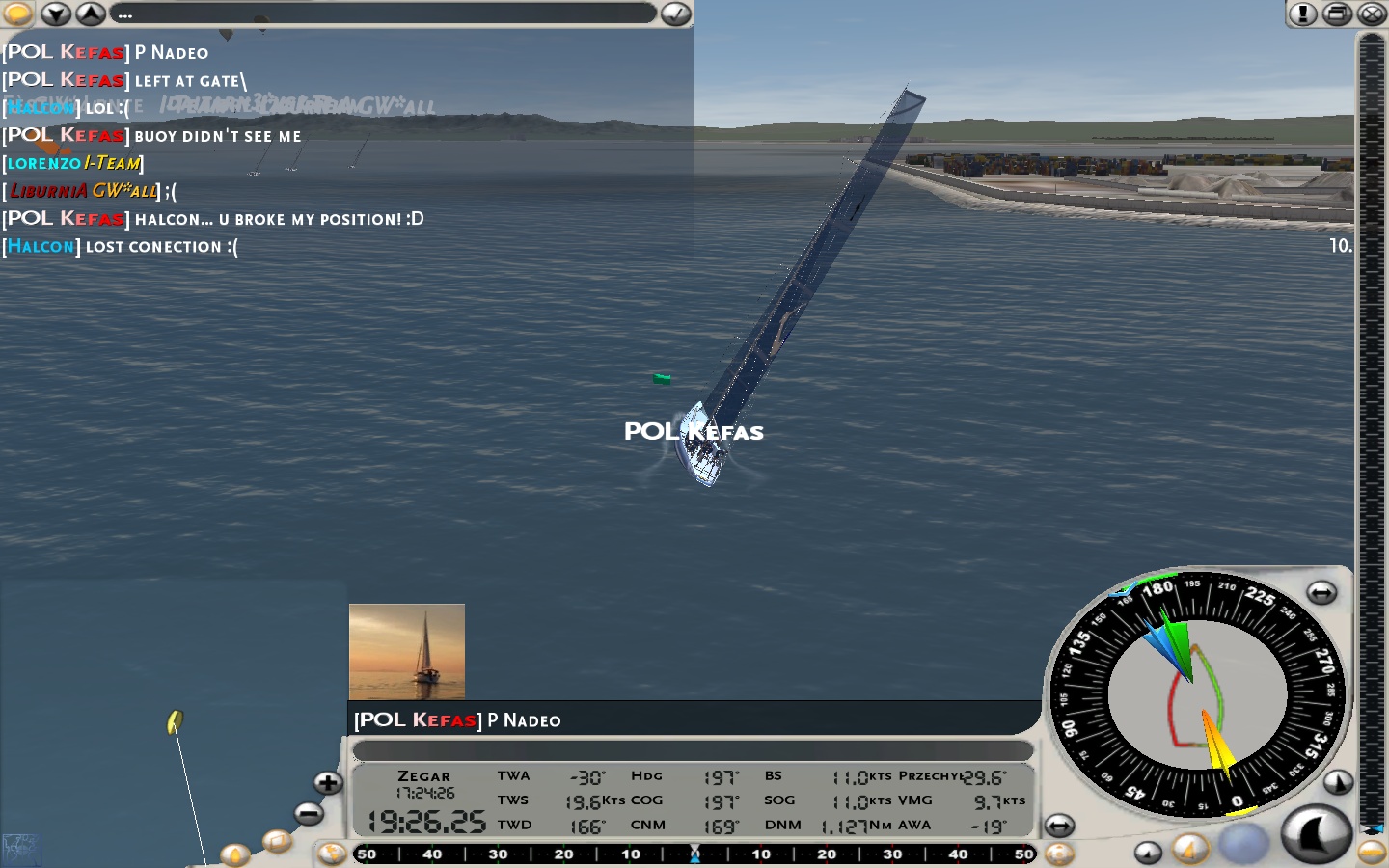1389x868 pixels.
Task: Click the orange sailboat button below compass
Action: click(x=1190, y=849)
